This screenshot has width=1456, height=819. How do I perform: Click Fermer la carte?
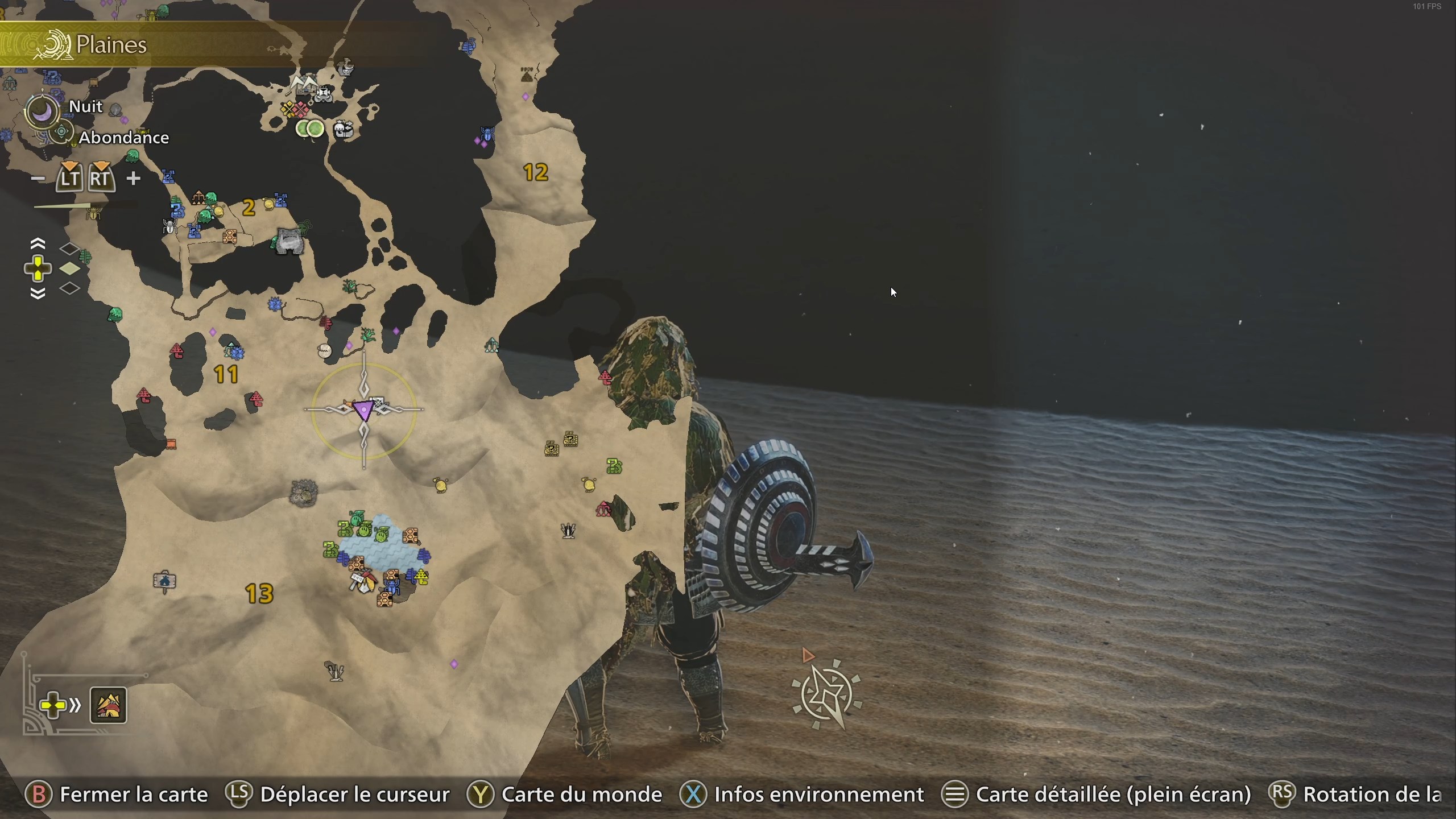click(134, 795)
